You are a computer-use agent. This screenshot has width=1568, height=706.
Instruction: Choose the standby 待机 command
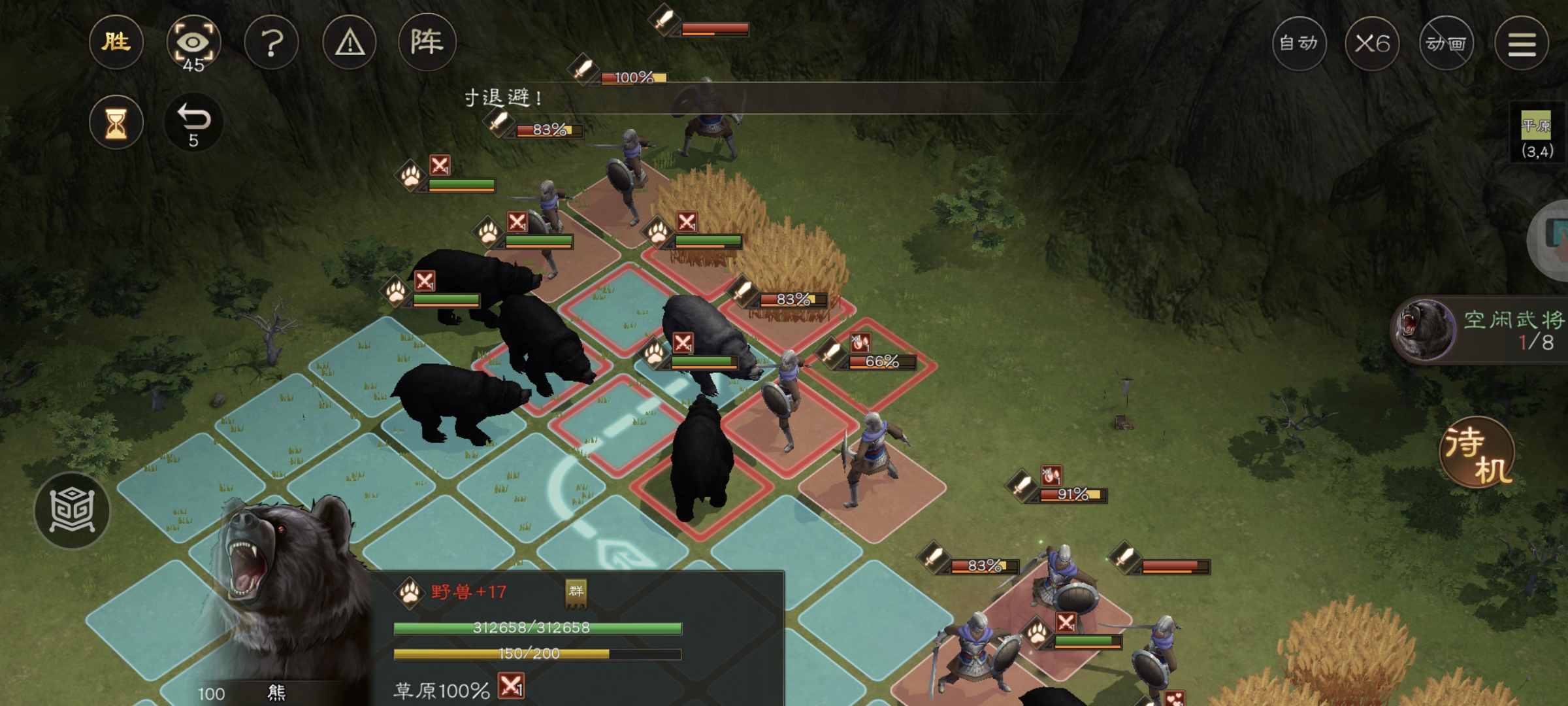pyautogui.click(x=1477, y=453)
